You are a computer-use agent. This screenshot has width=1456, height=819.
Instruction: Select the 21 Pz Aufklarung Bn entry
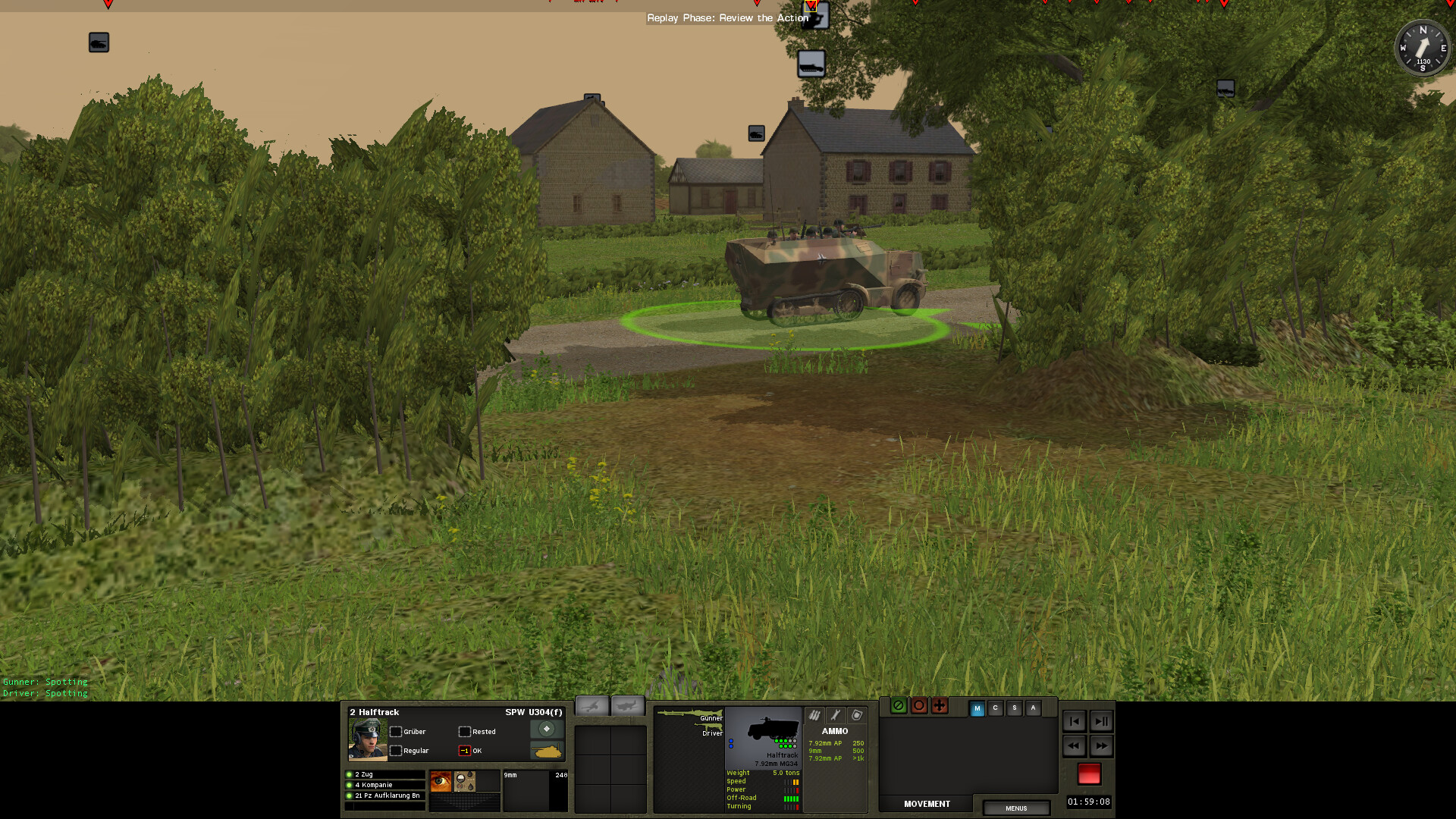point(387,796)
